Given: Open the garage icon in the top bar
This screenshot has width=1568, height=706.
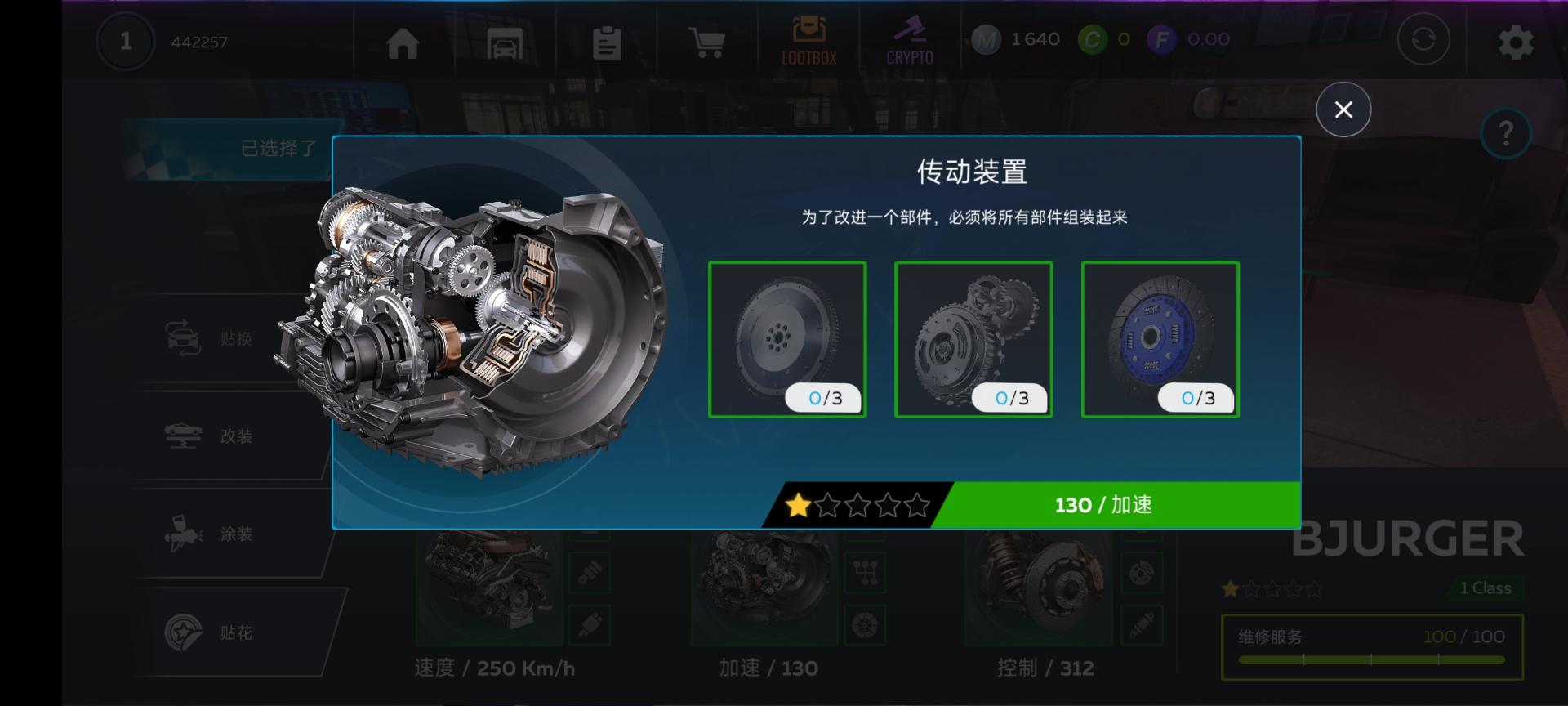Looking at the screenshot, I should pyautogui.click(x=505, y=42).
